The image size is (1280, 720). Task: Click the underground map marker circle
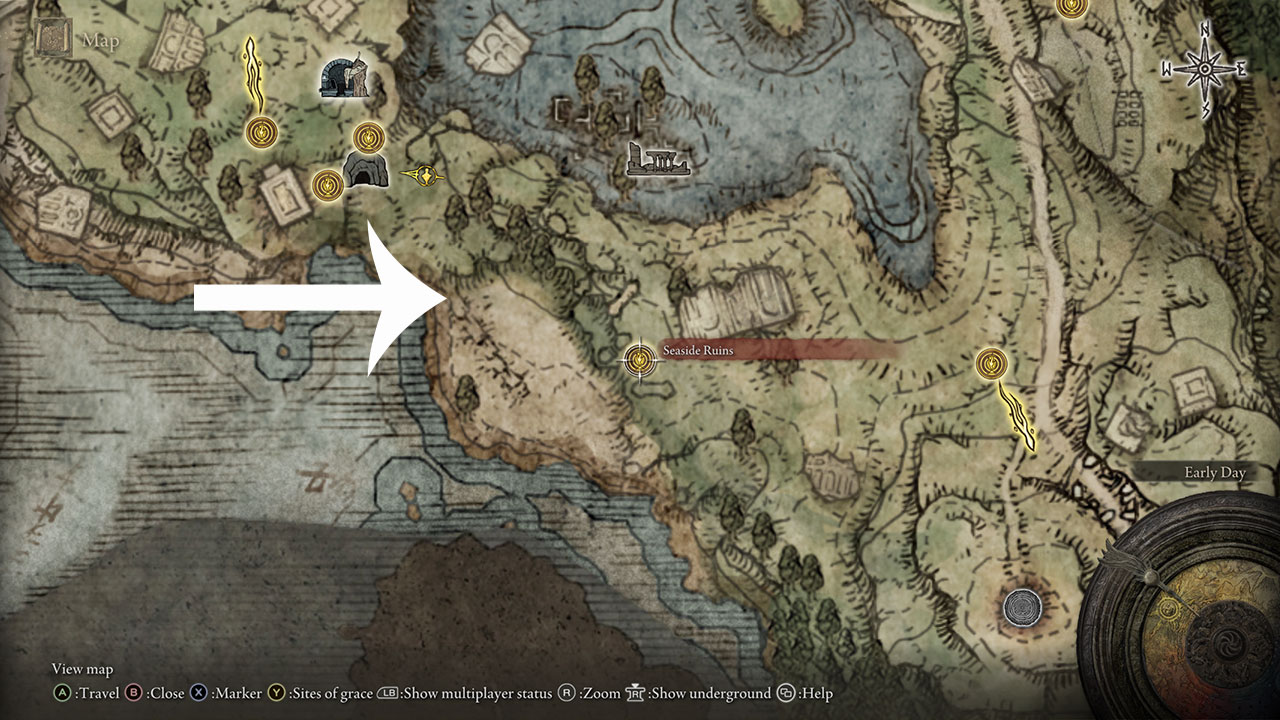[x=1022, y=607]
